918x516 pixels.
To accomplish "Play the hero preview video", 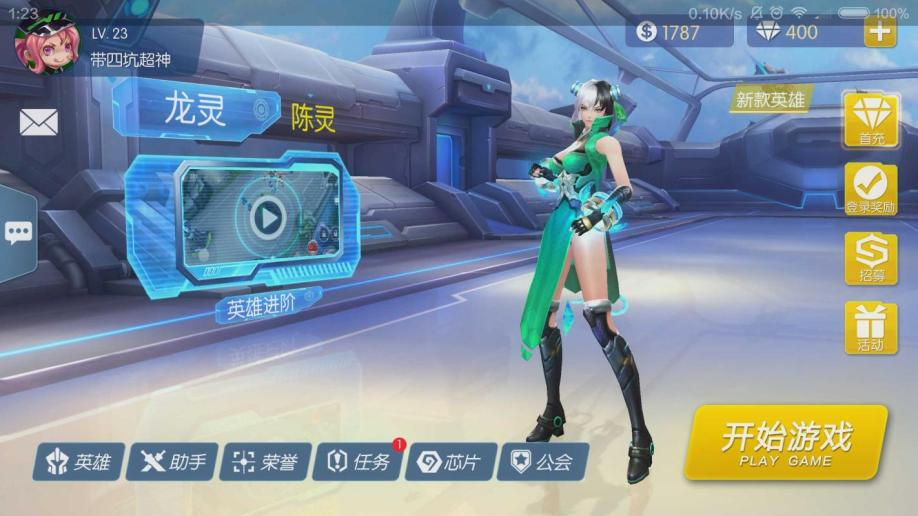I will [x=266, y=215].
